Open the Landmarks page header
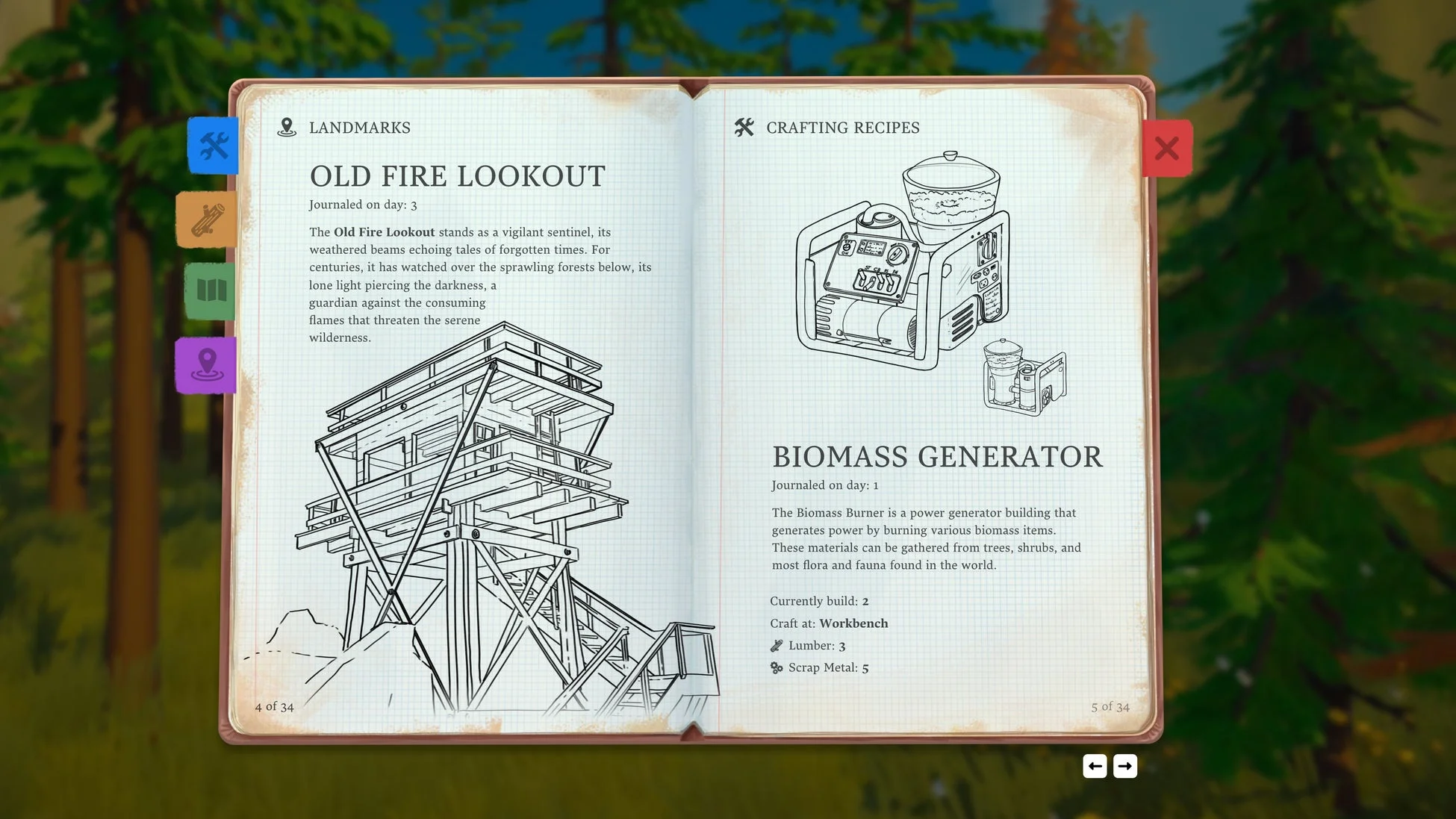1456x819 pixels. (x=360, y=127)
